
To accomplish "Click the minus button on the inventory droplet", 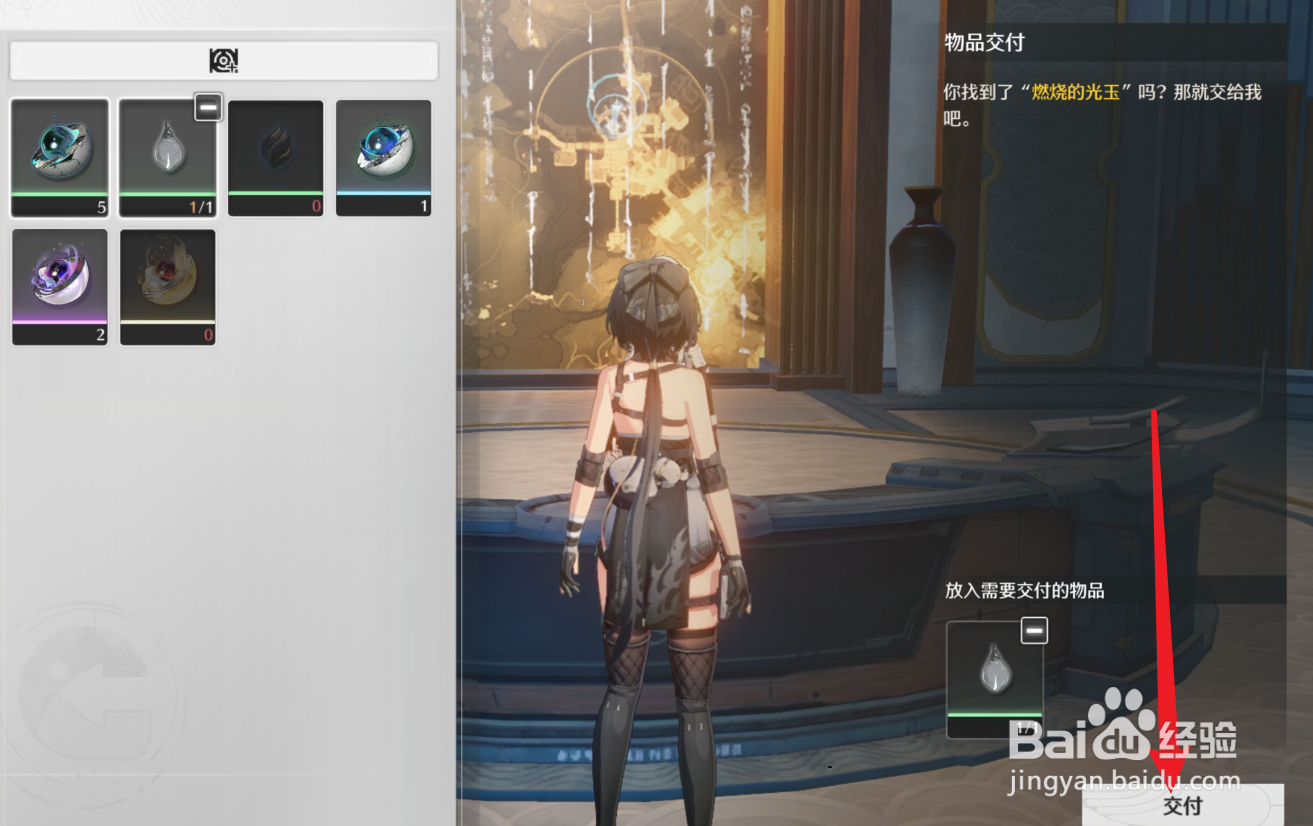I will pos(208,108).
